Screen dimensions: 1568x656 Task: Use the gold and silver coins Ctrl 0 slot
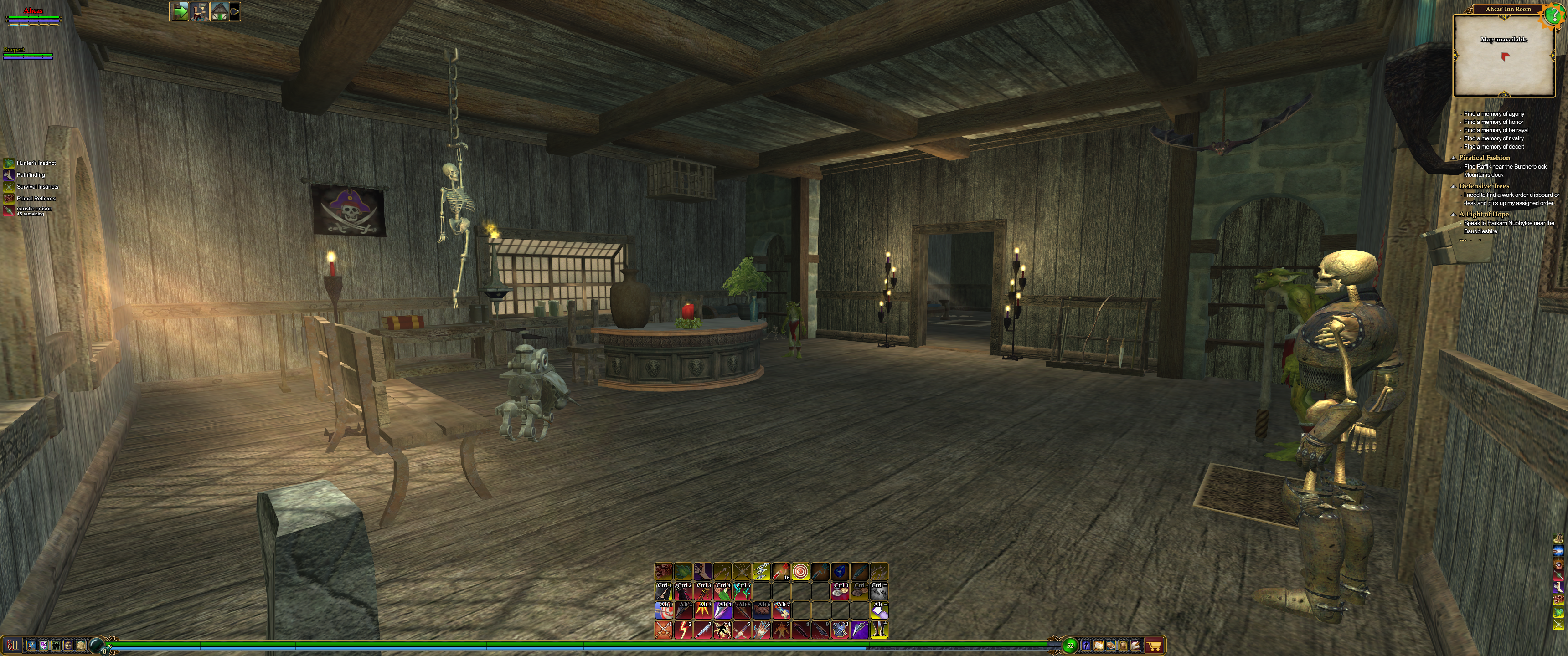[x=840, y=591]
